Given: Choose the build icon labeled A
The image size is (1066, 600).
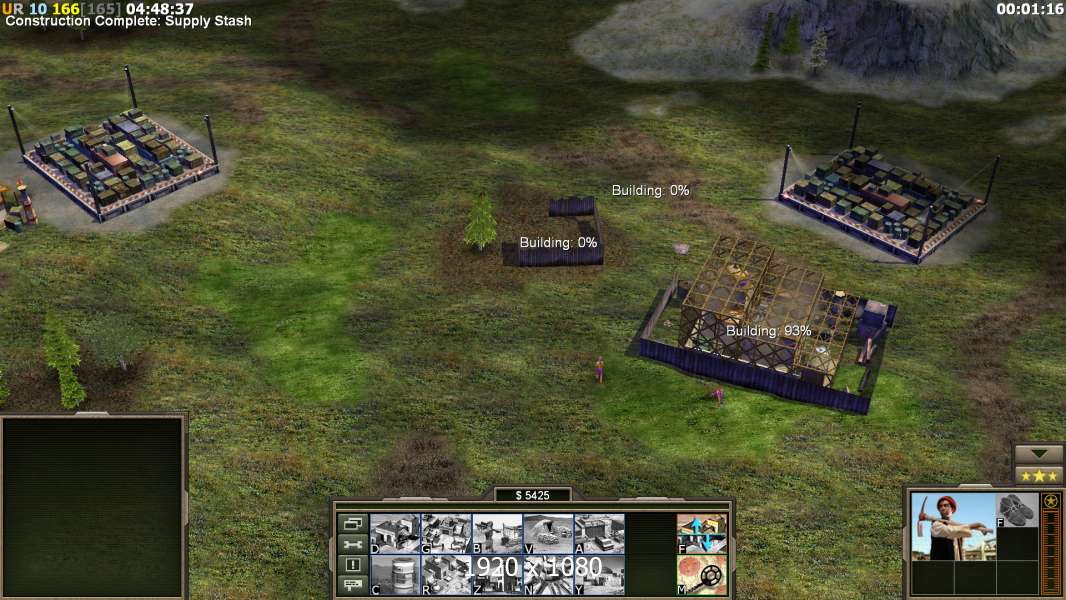Looking at the screenshot, I should point(599,533).
